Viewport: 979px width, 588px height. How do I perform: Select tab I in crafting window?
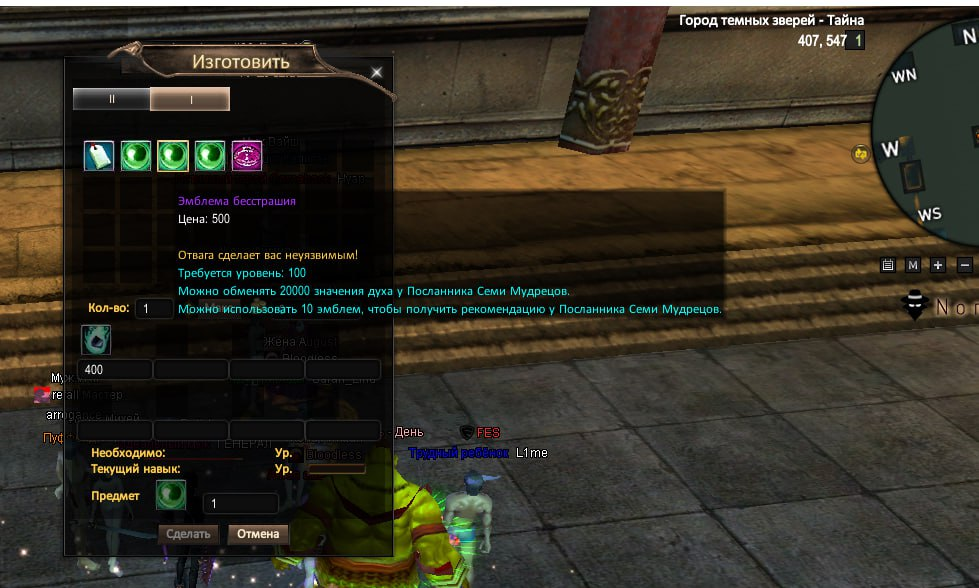click(x=190, y=99)
